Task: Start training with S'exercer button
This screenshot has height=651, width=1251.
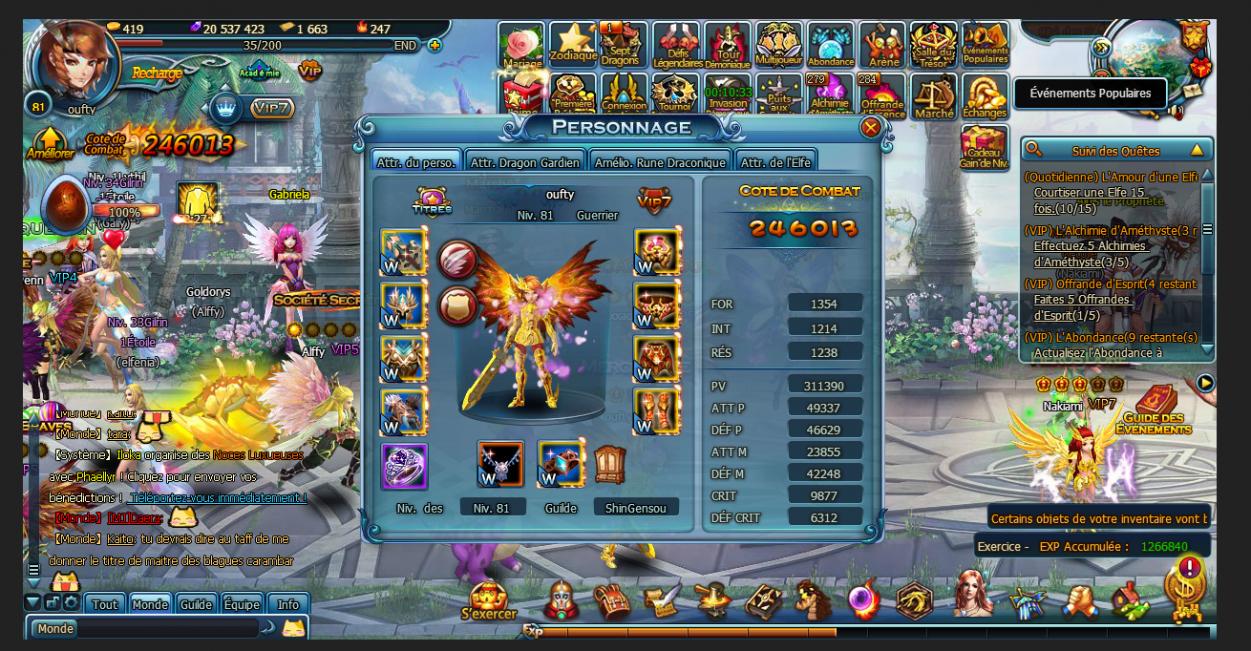Action: [489, 600]
